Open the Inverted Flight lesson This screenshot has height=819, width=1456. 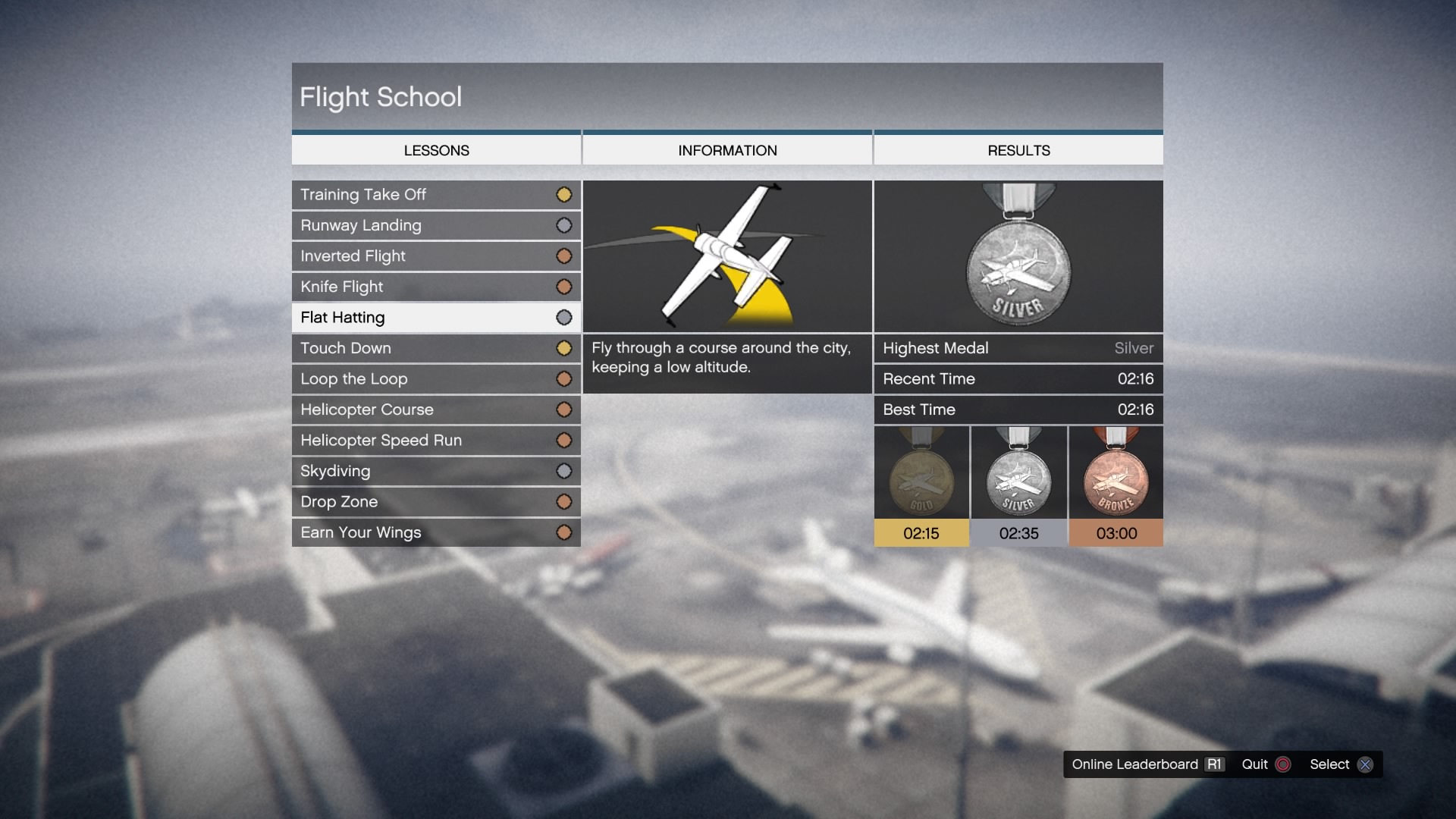click(x=436, y=256)
